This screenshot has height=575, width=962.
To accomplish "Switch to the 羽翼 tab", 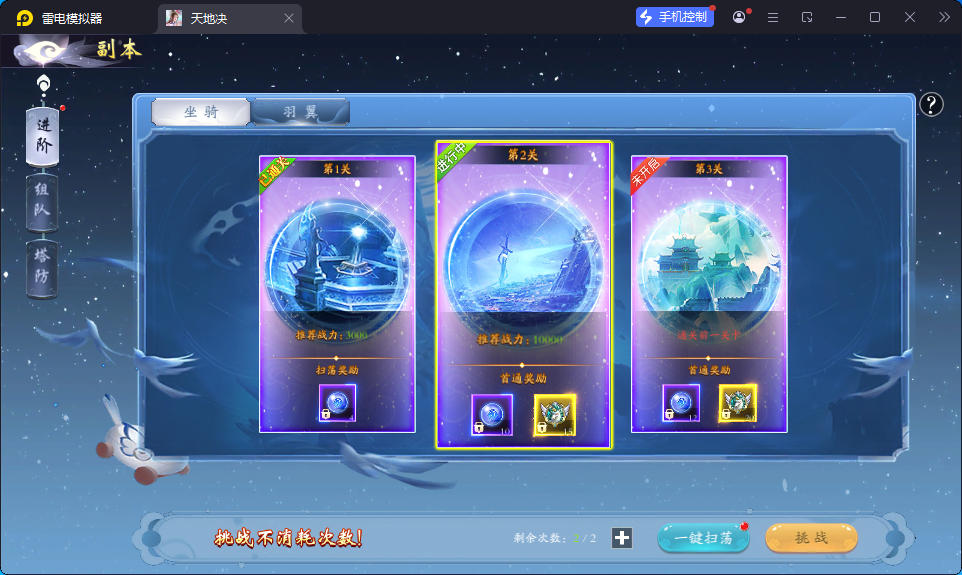I will (299, 112).
